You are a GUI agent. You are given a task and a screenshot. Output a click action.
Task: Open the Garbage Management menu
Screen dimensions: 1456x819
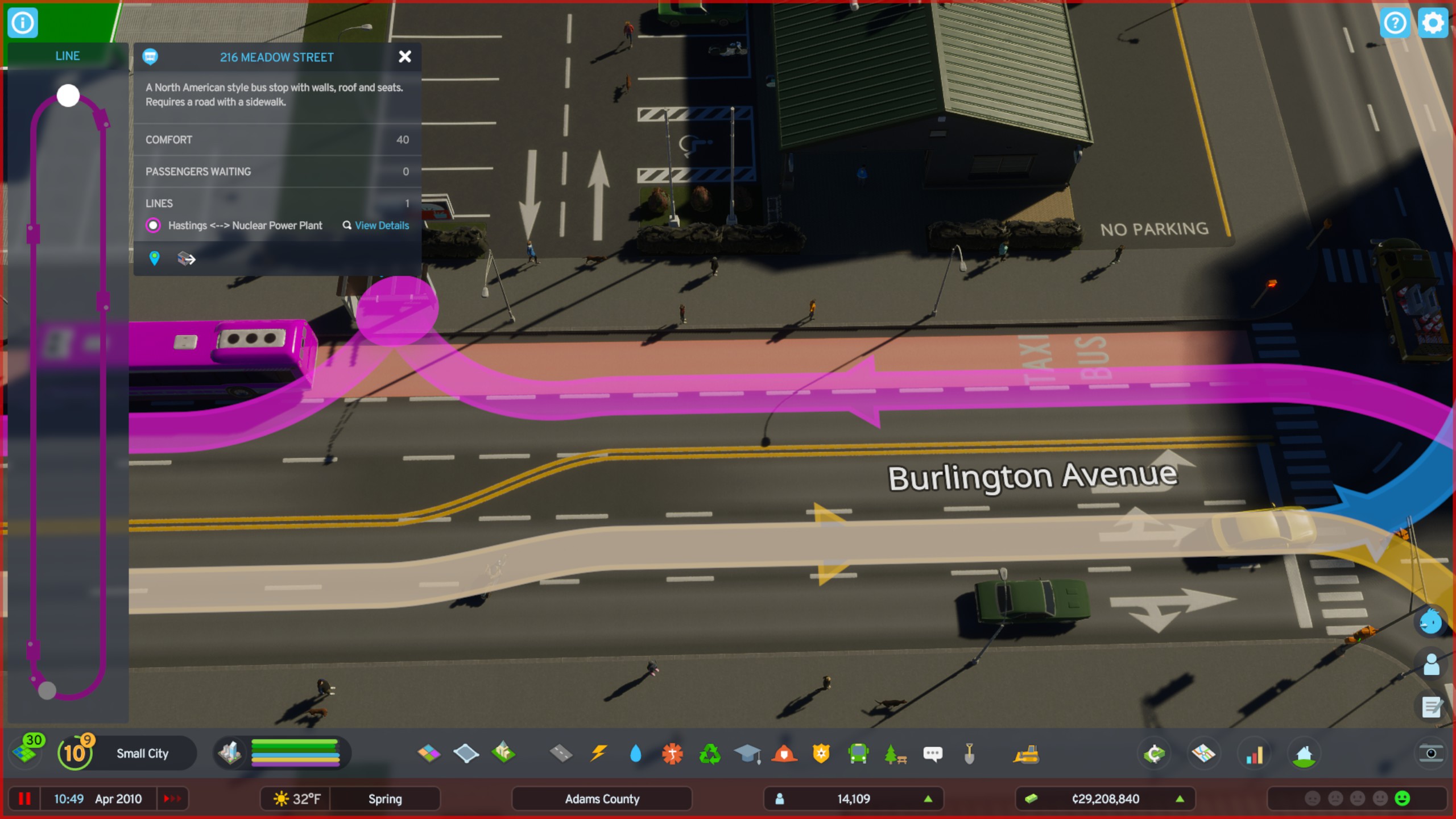pyautogui.click(x=709, y=753)
